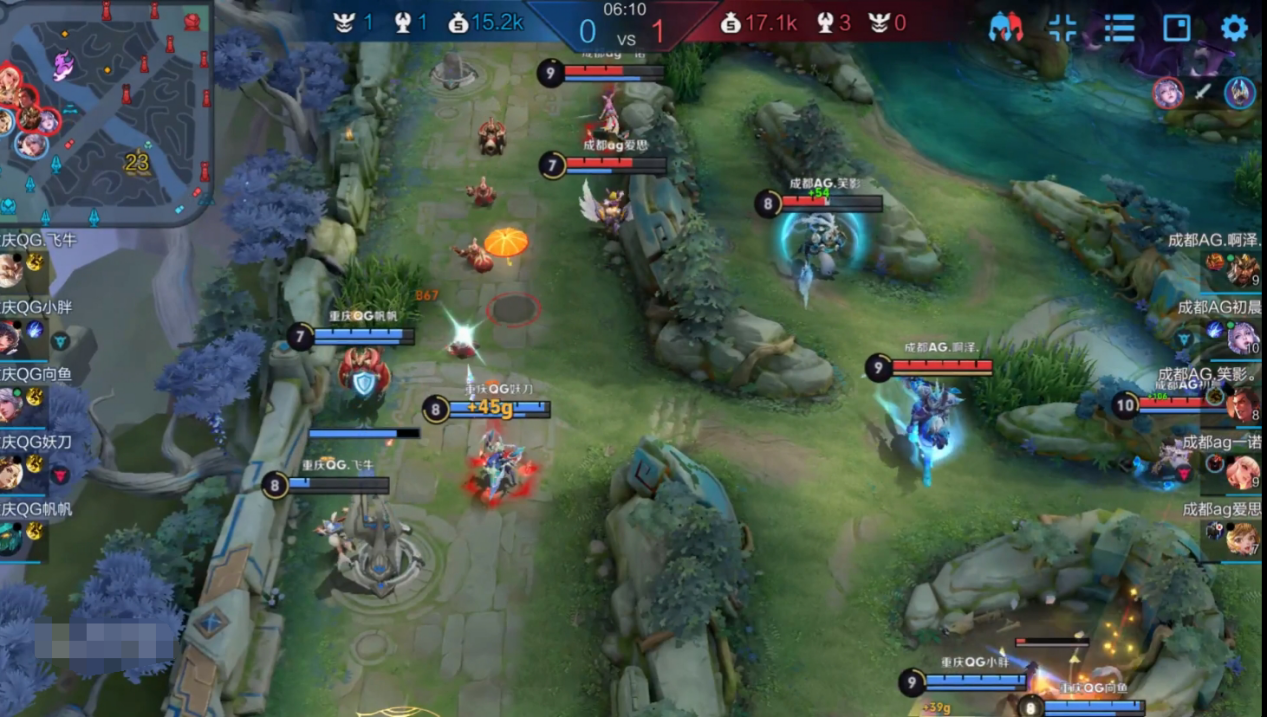This screenshot has height=717, width=1267.
Task: Click the blue-ringed hero portrait in kill feed
Action: coord(1240,93)
